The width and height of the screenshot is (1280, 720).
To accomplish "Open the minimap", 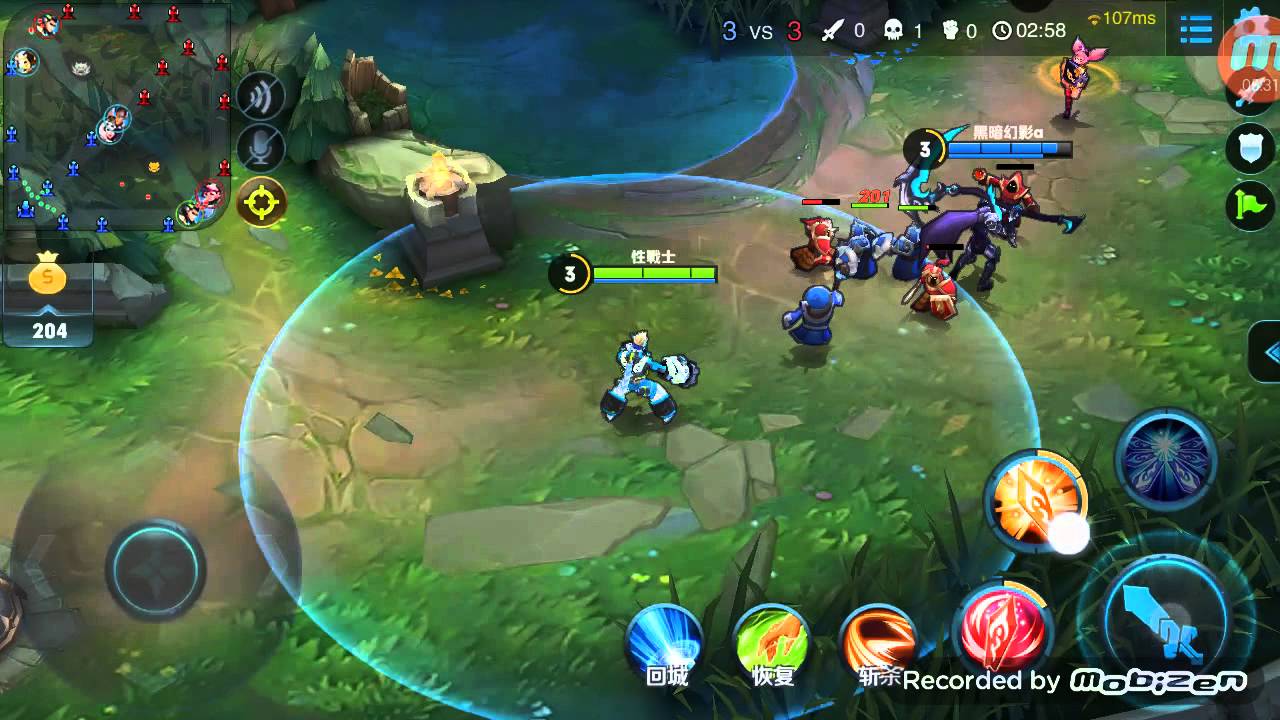I will pos(116,116).
